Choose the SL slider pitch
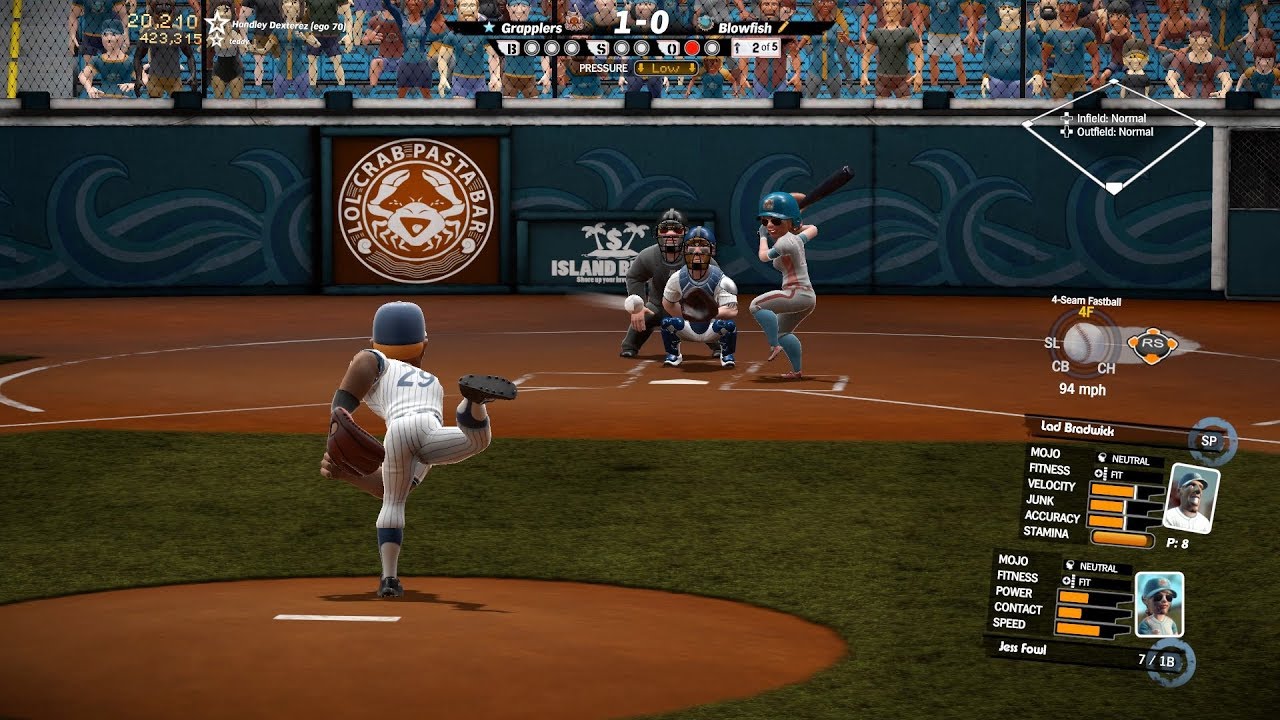Screen dimensions: 1280x720 click(x=1052, y=343)
